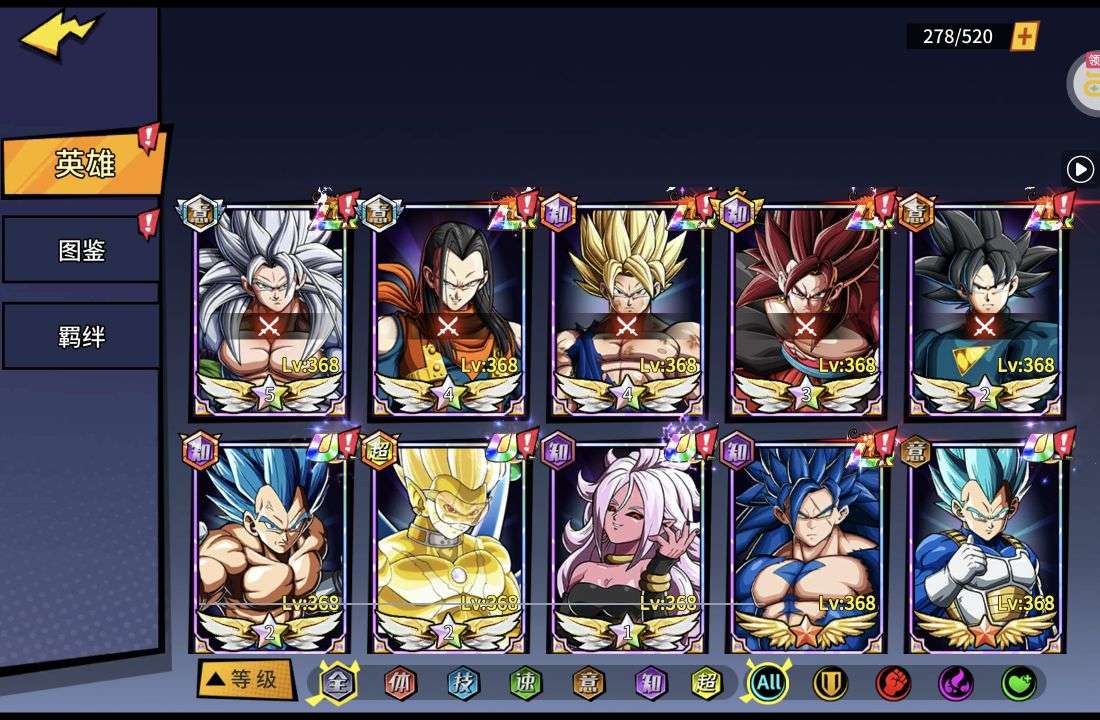
Task: Filter heroes by blue 技 type
Action: [463, 683]
